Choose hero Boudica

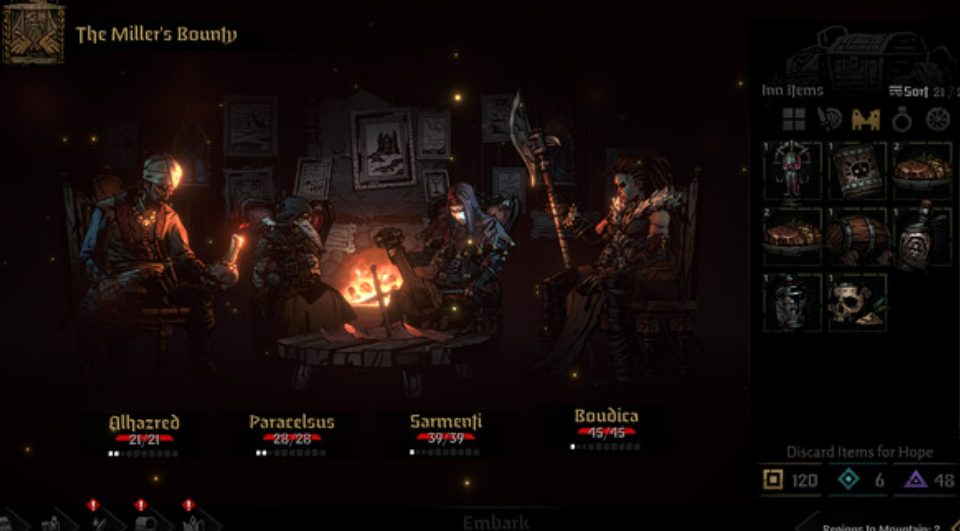click(606, 418)
